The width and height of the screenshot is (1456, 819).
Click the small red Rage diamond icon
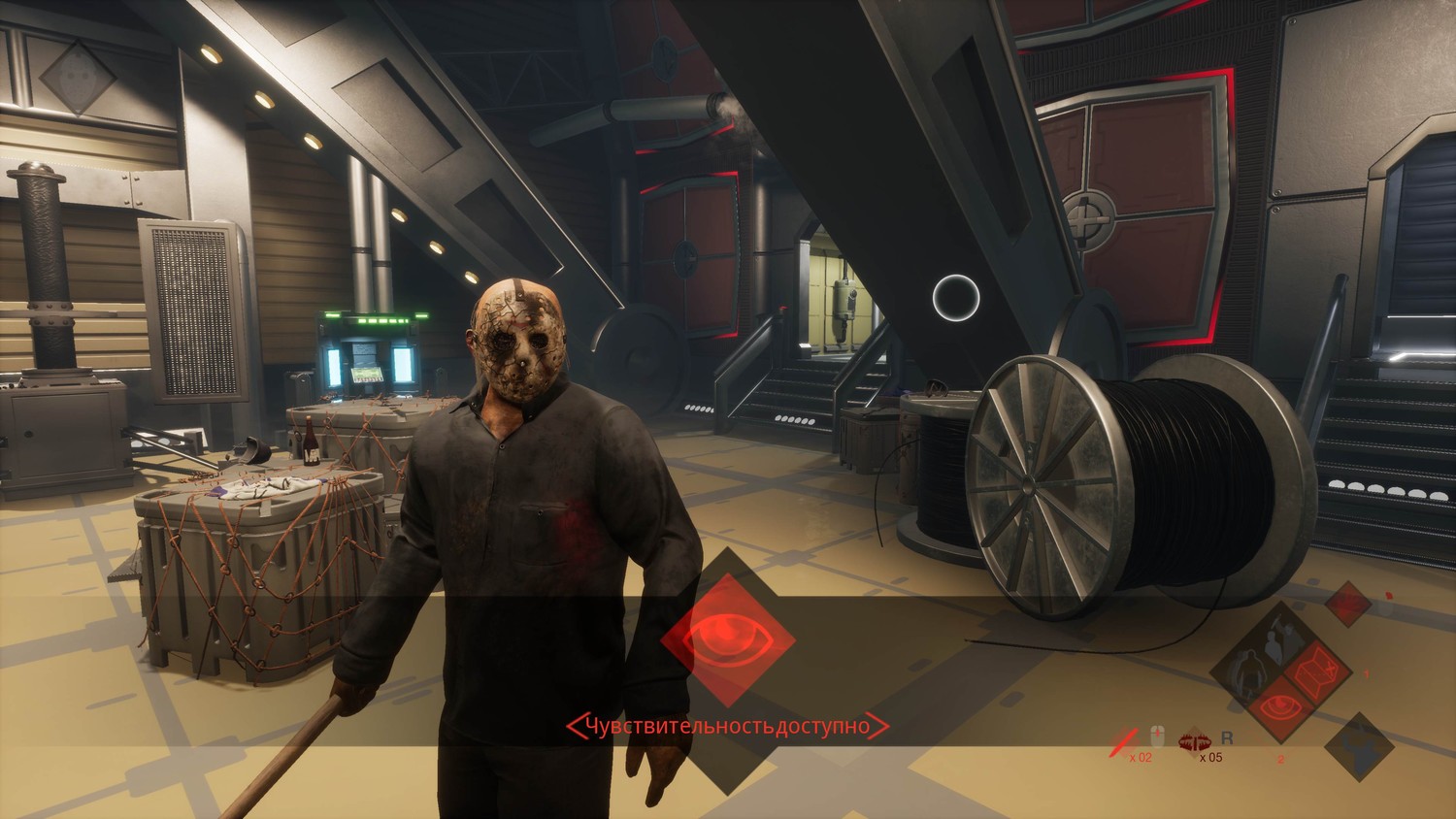coord(1347,605)
